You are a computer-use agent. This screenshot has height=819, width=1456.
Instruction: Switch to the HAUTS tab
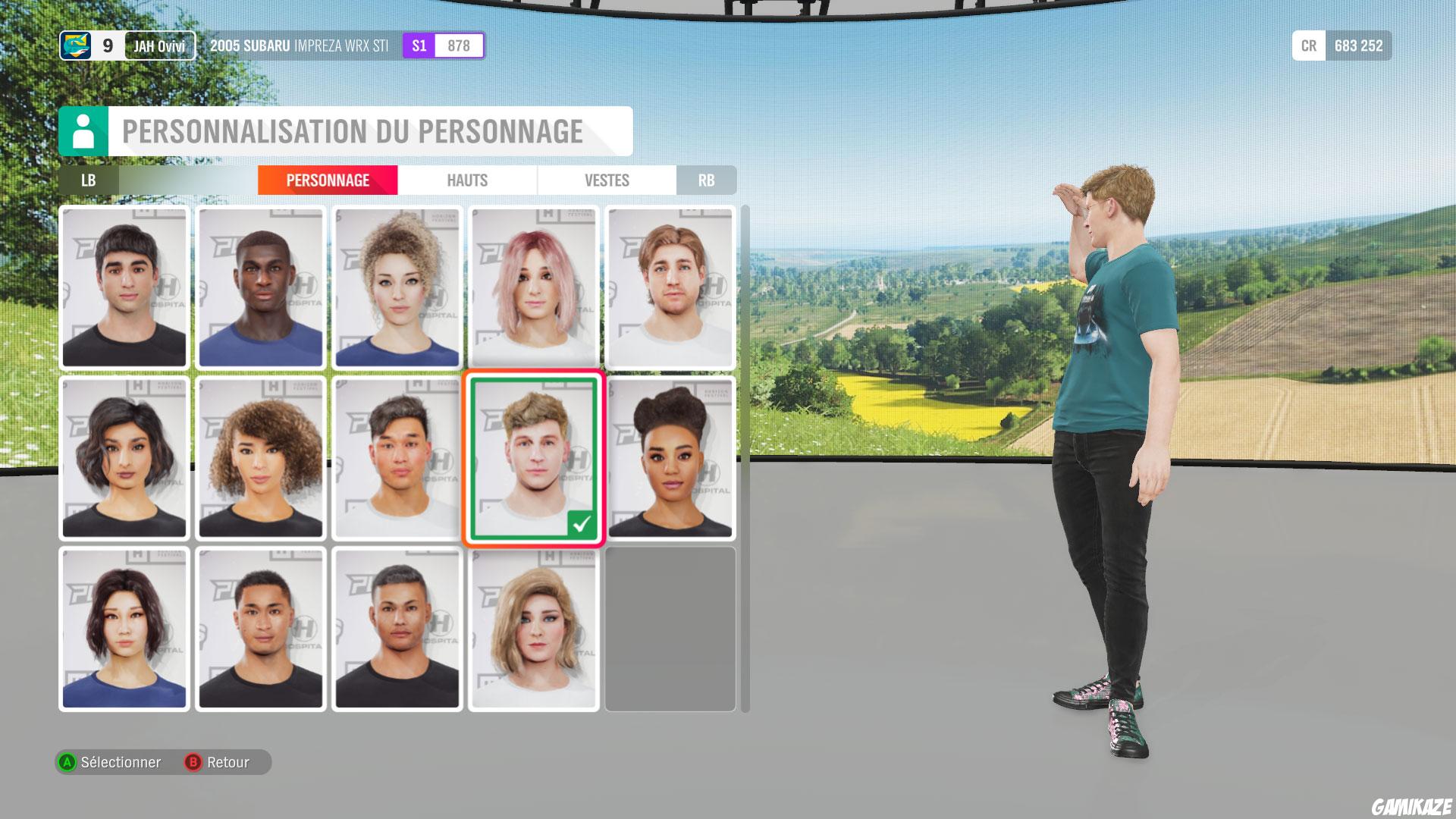(466, 180)
